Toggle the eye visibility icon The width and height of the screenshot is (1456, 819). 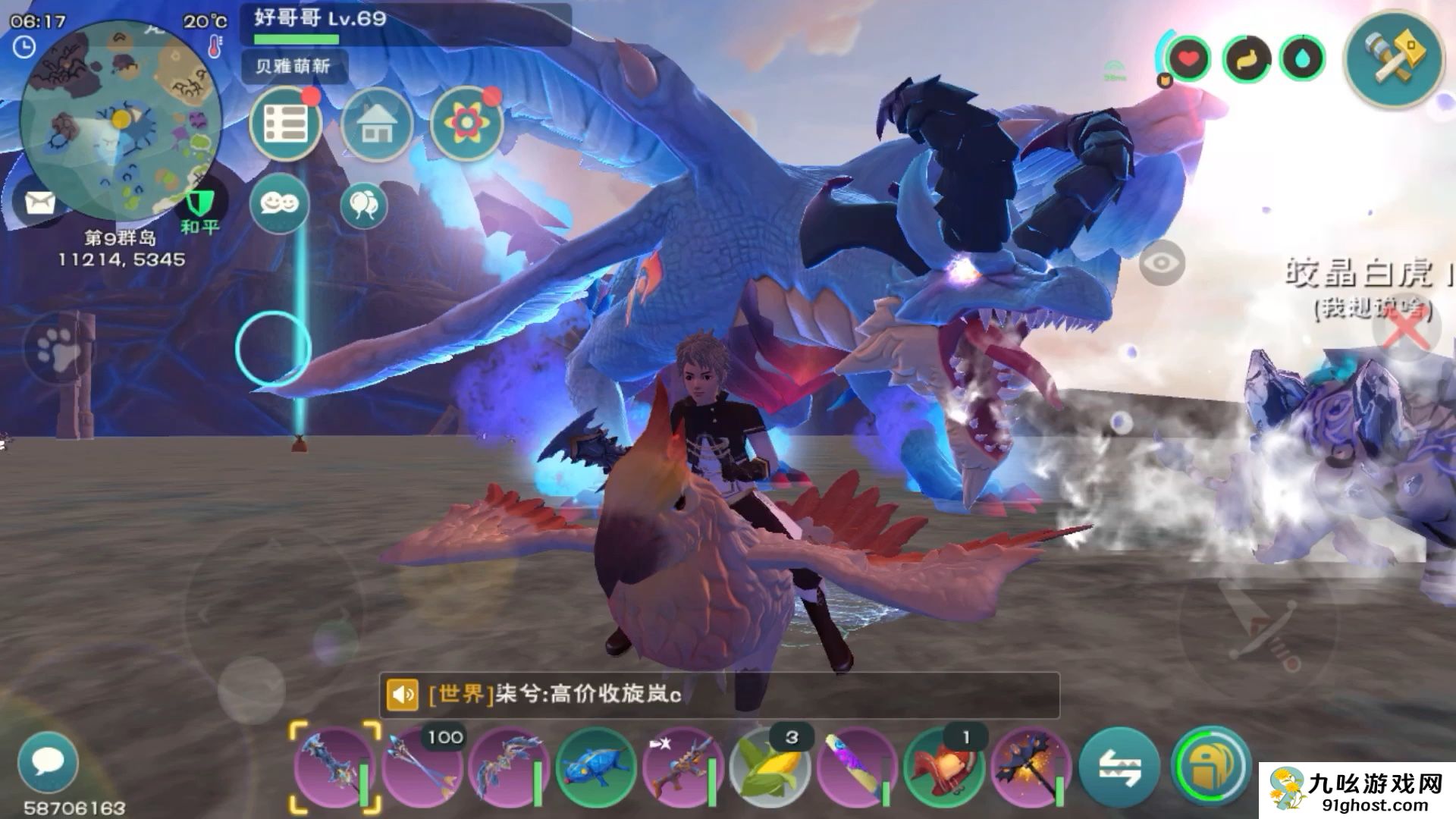click(x=1161, y=263)
